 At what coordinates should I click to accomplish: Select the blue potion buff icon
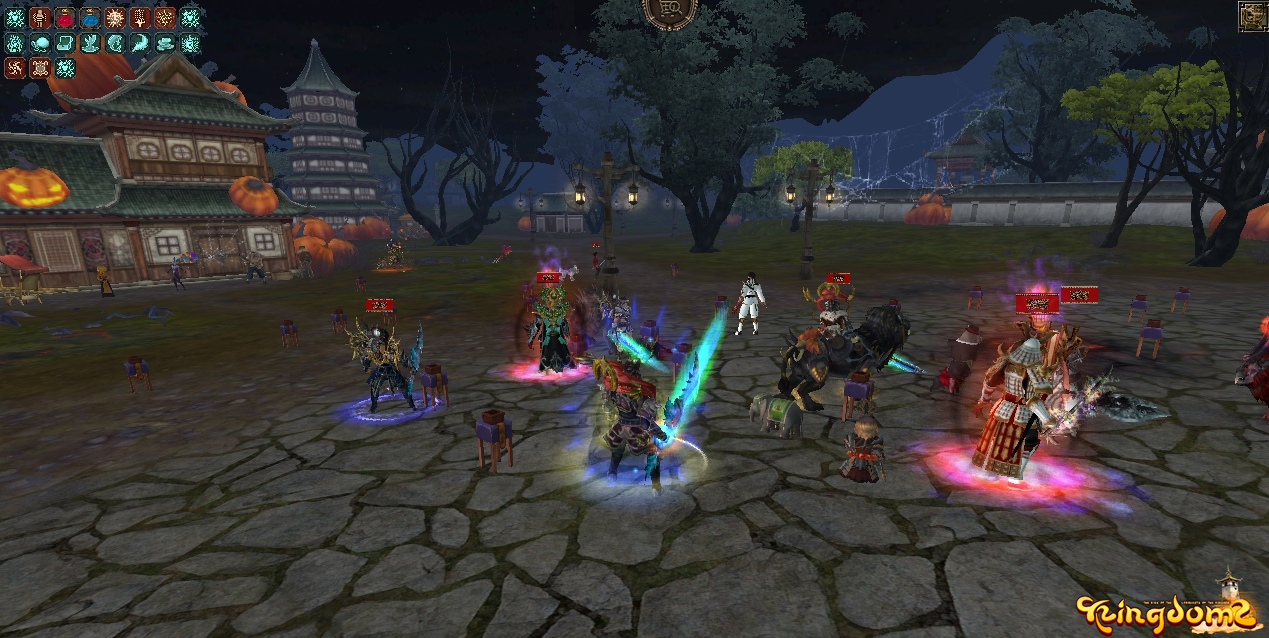(x=90, y=18)
